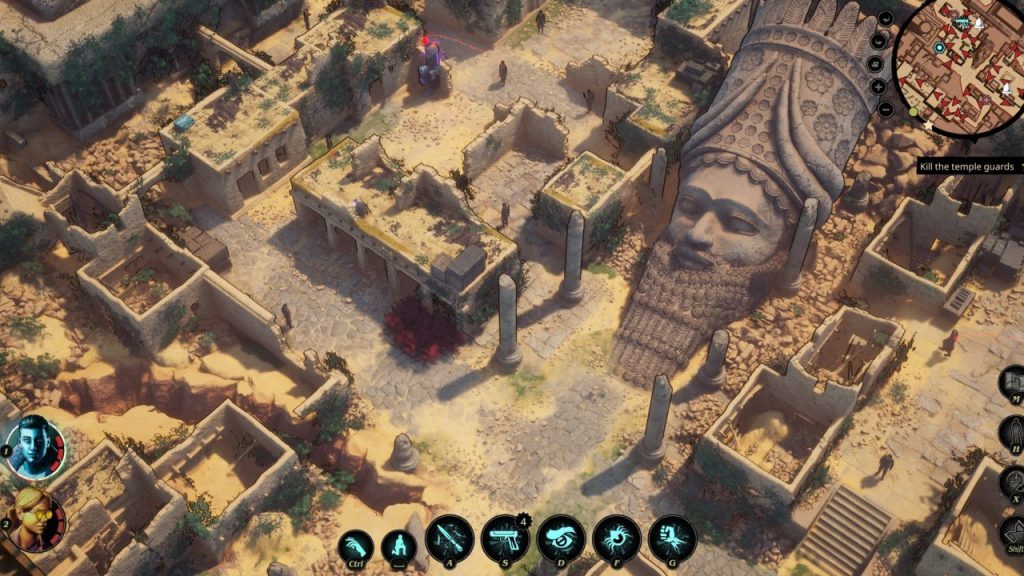Activate the crosshair view button
The height and width of the screenshot is (576, 1024).
click(x=1012, y=482)
